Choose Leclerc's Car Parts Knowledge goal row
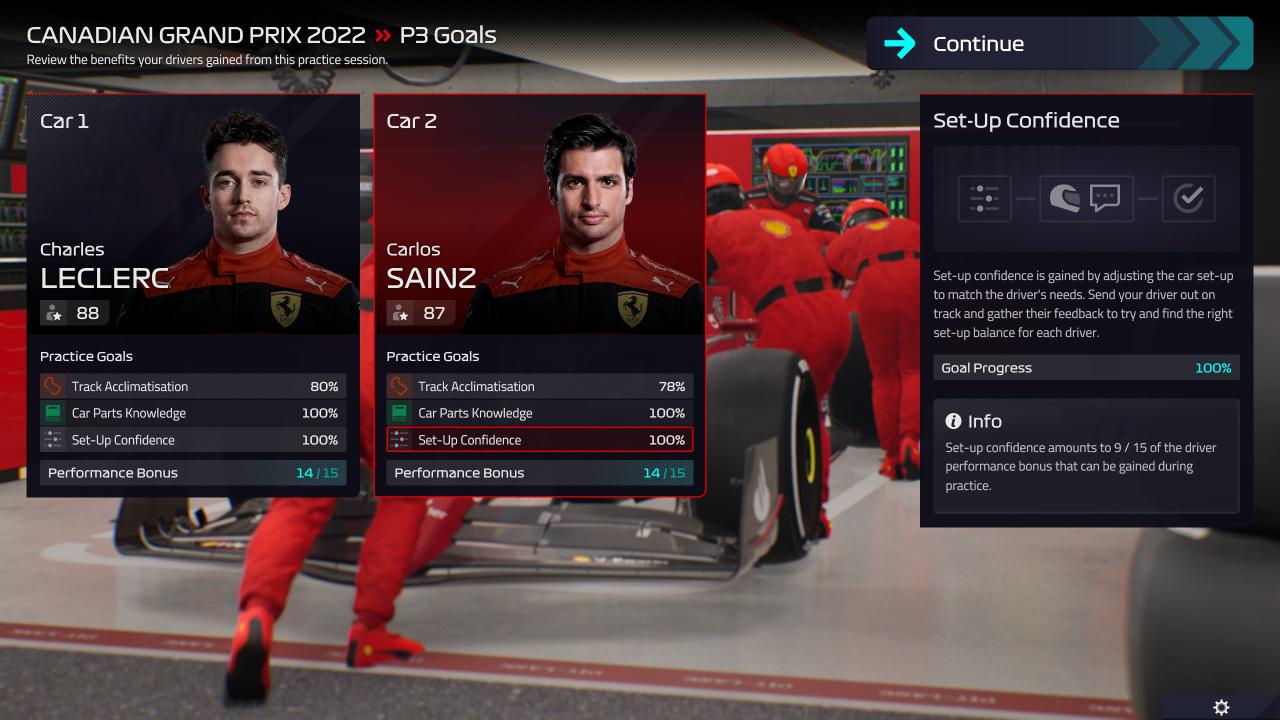 (x=193, y=413)
